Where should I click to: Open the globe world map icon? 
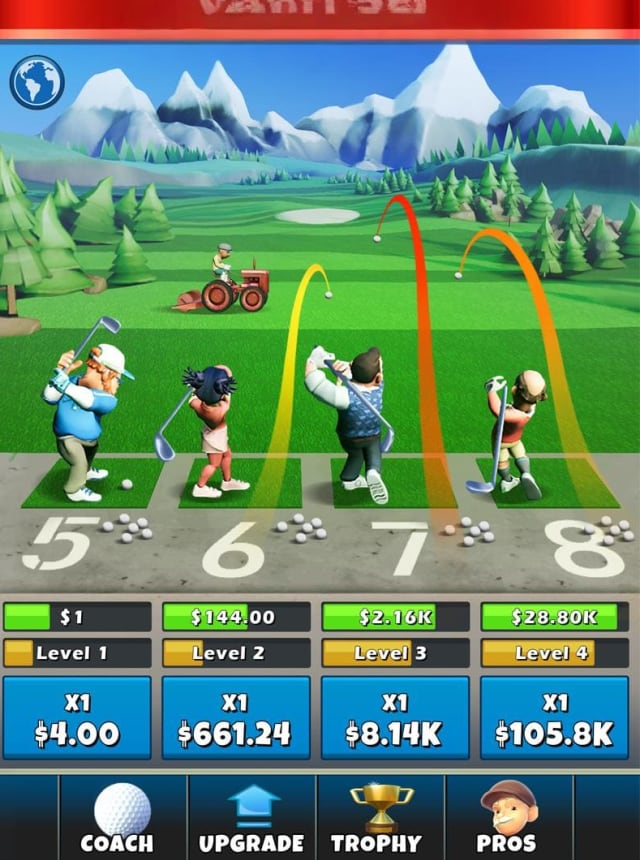click(x=37, y=82)
